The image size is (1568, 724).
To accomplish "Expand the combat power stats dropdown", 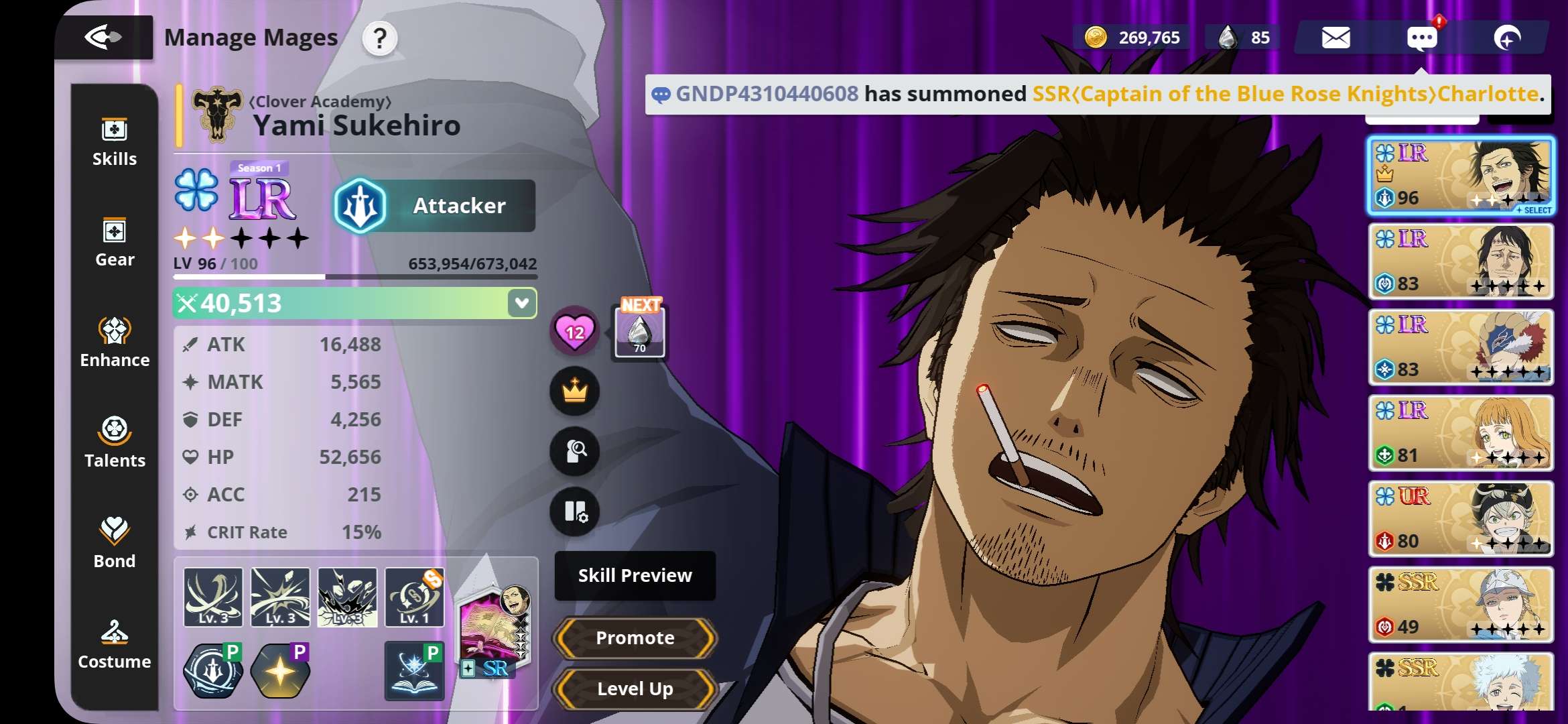I will pyautogui.click(x=521, y=303).
